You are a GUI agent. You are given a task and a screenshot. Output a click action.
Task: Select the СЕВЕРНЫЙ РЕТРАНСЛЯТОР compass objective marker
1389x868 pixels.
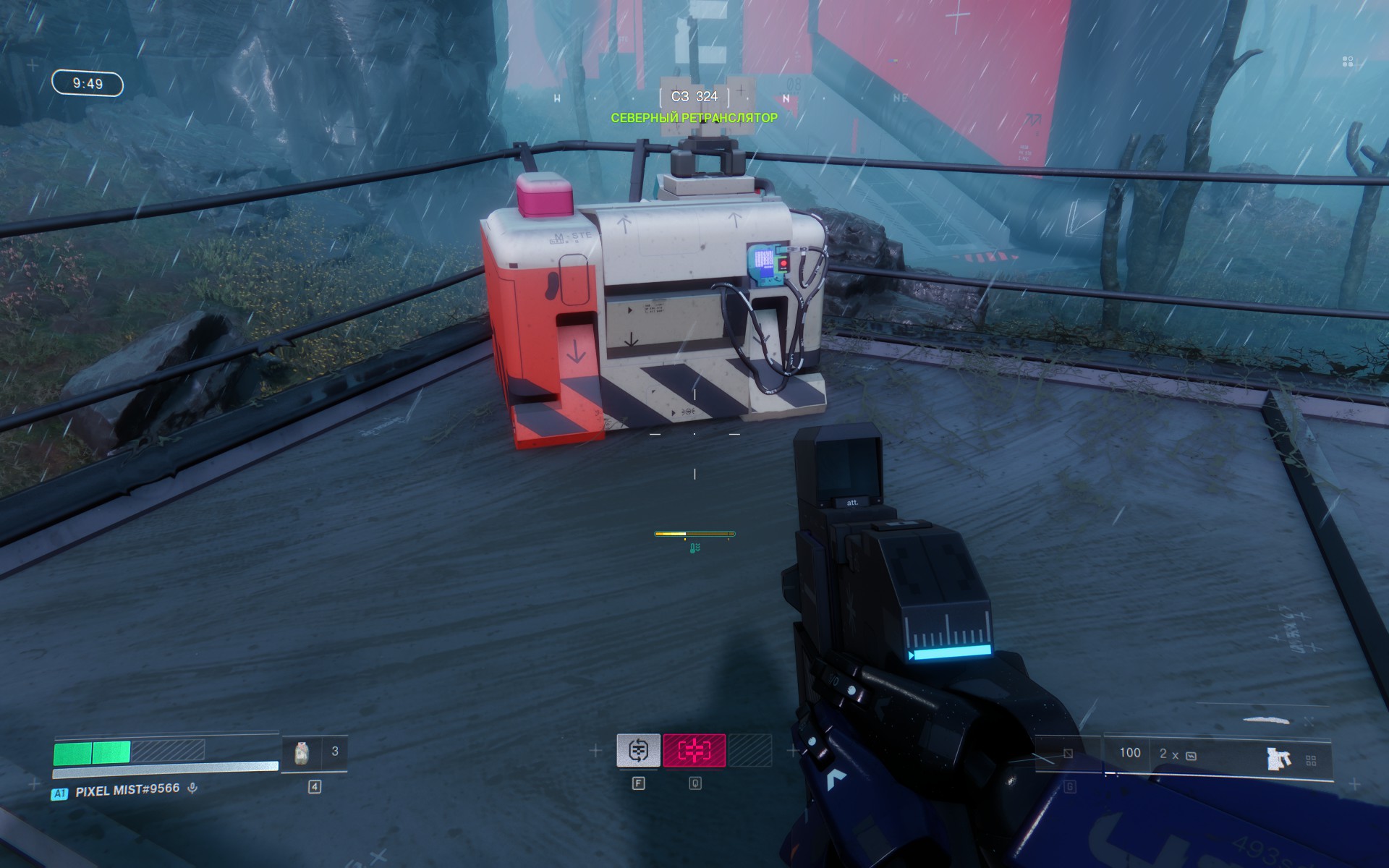694,117
